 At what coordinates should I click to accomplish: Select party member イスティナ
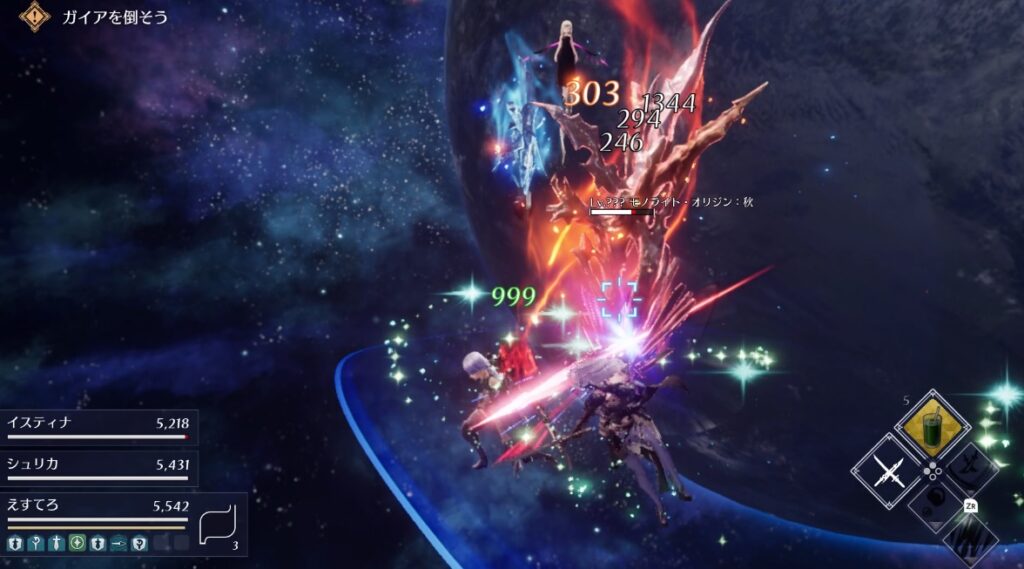click(x=97, y=427)
